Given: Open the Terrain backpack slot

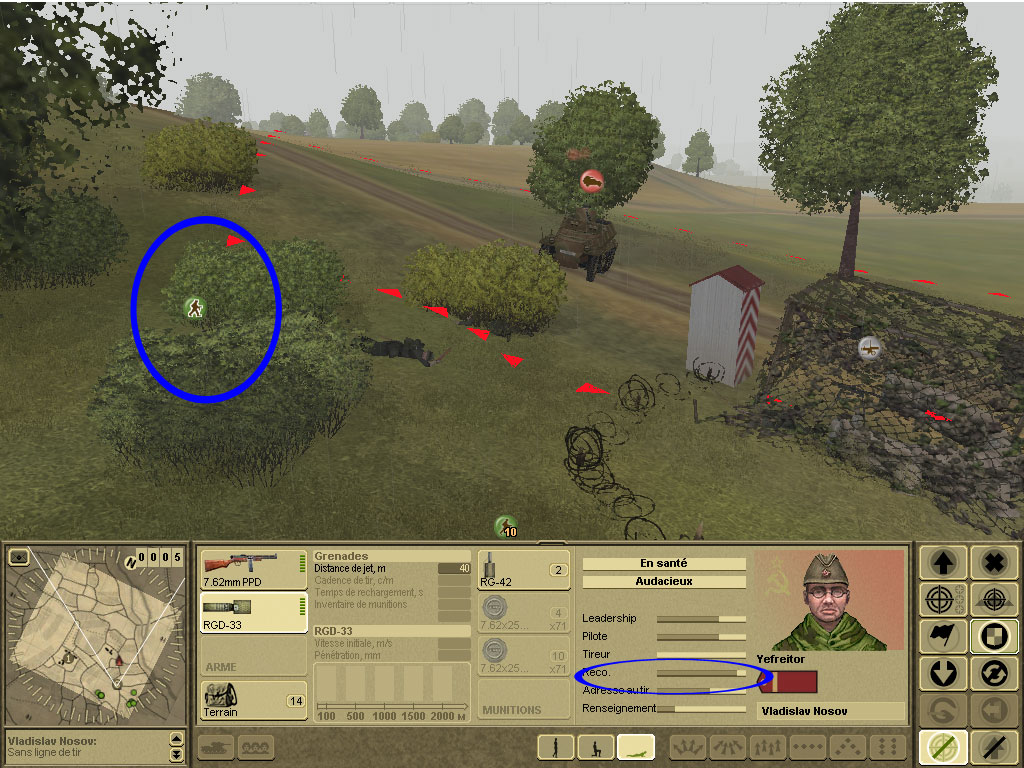Looking at the screenshot, I should pos(253,700).
